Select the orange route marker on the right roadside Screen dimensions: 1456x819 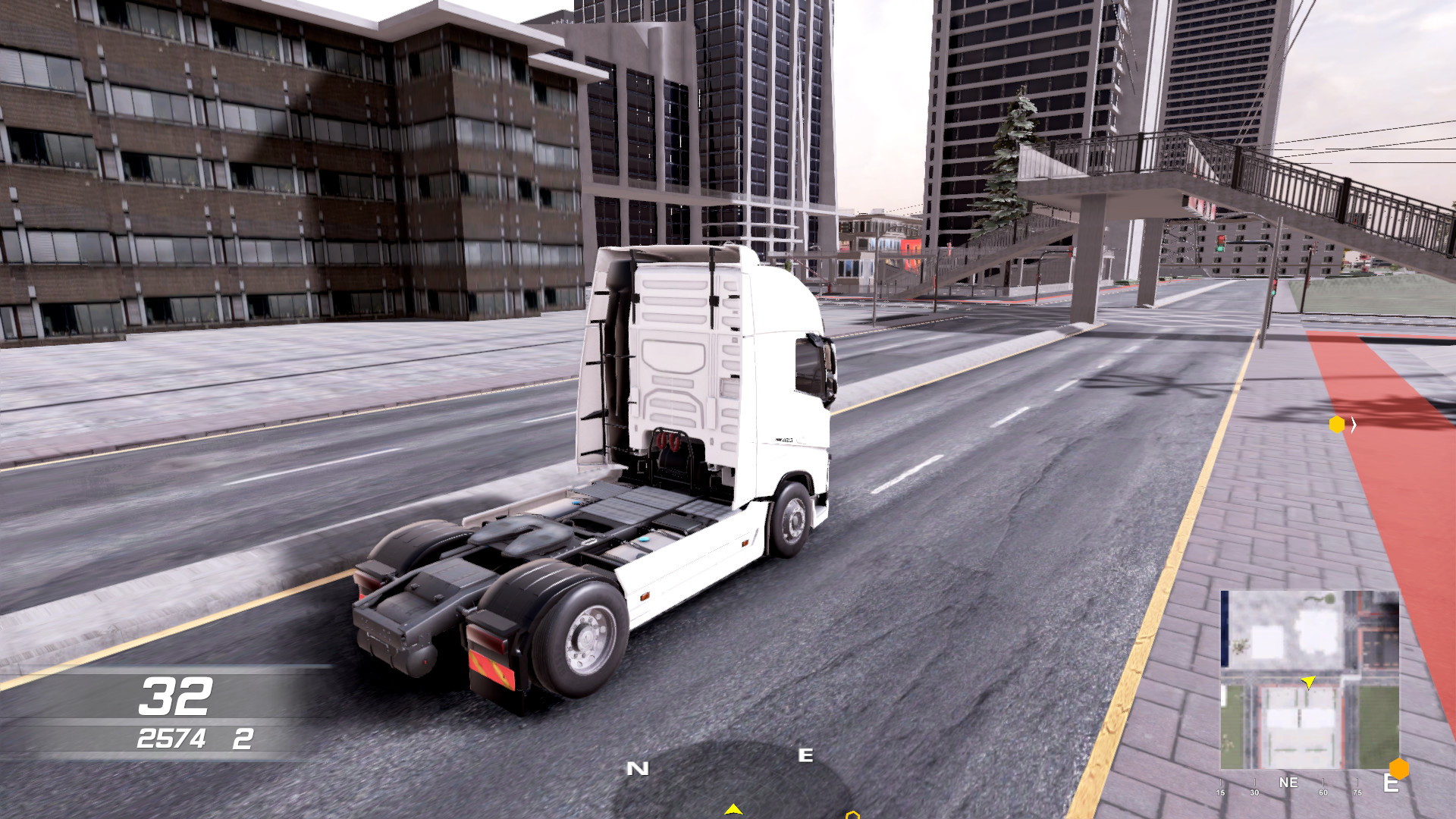1336,425
